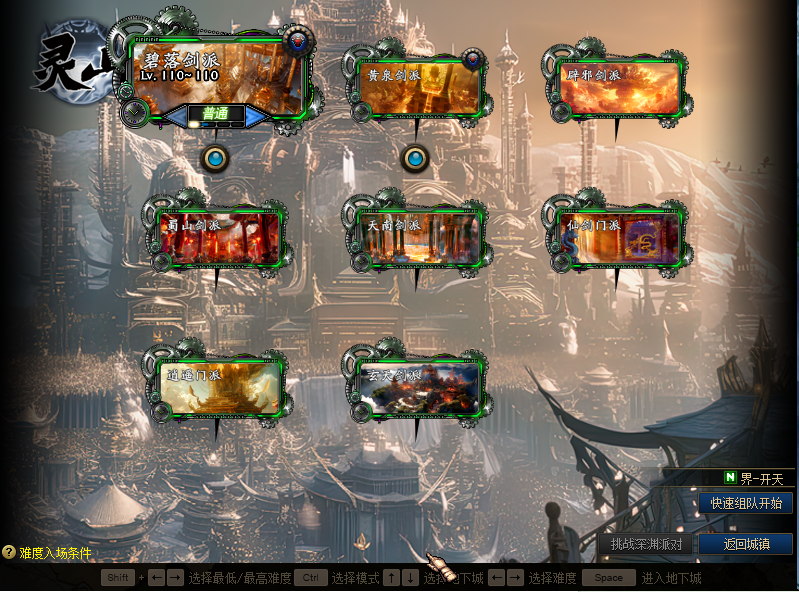
Task: Choose the 仙剑门派 dungeon
Action: pyautogui.click(x=618, y=239)
